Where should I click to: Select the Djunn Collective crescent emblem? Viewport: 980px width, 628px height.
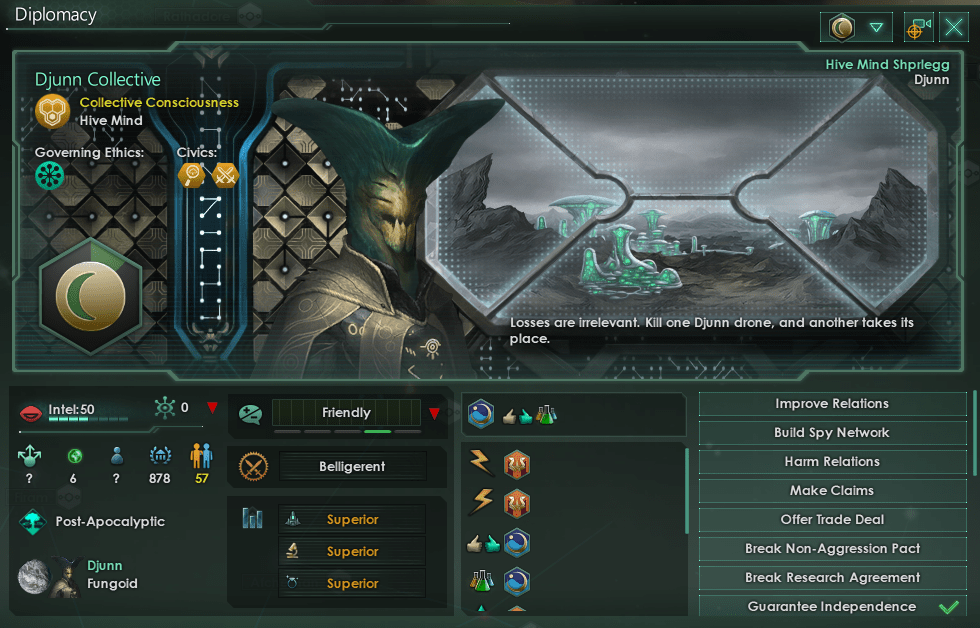(x=96, y=297)
